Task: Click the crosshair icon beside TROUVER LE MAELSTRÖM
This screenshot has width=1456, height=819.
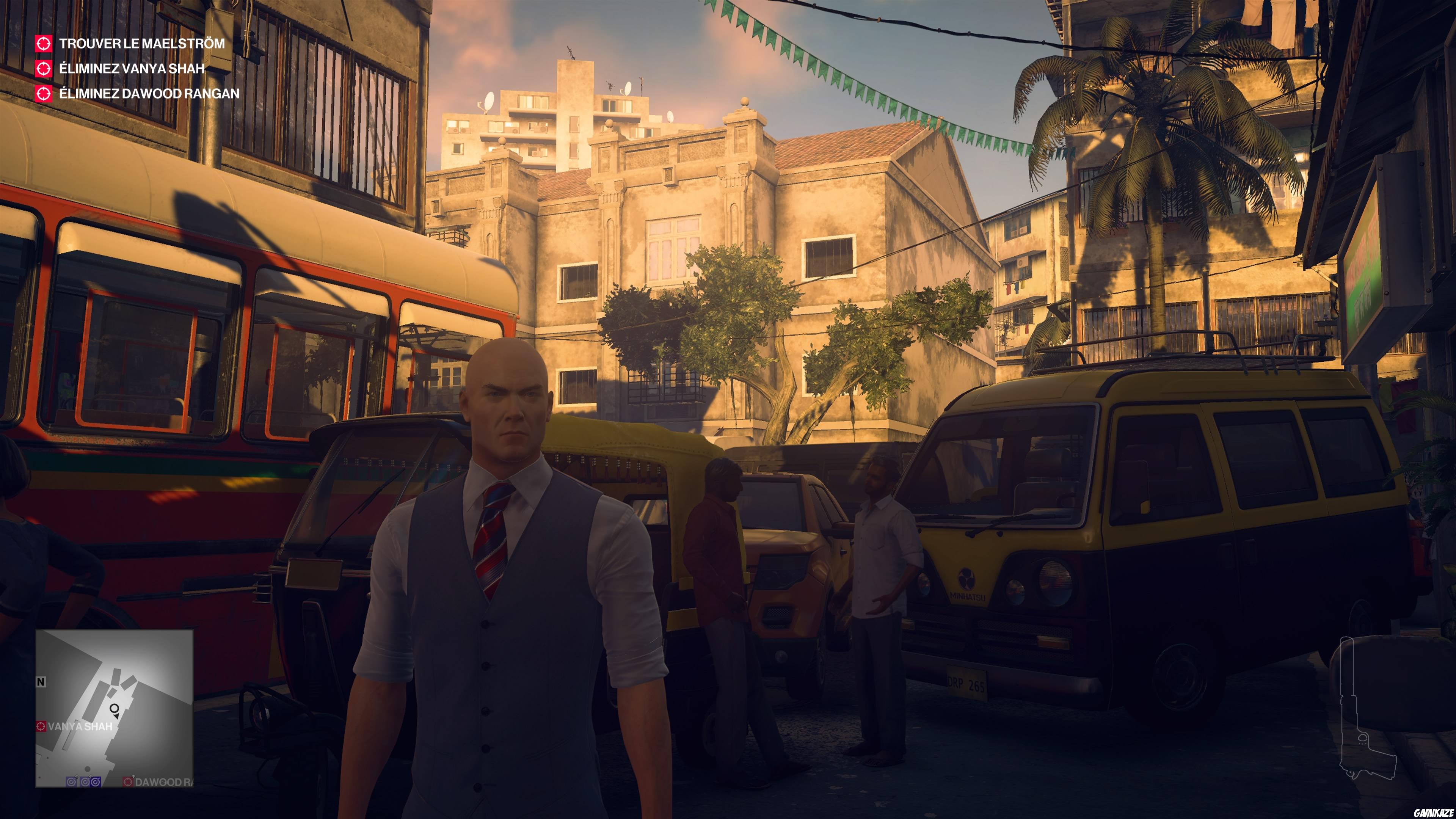Action: pyautogui.click(x=45, y=44)
